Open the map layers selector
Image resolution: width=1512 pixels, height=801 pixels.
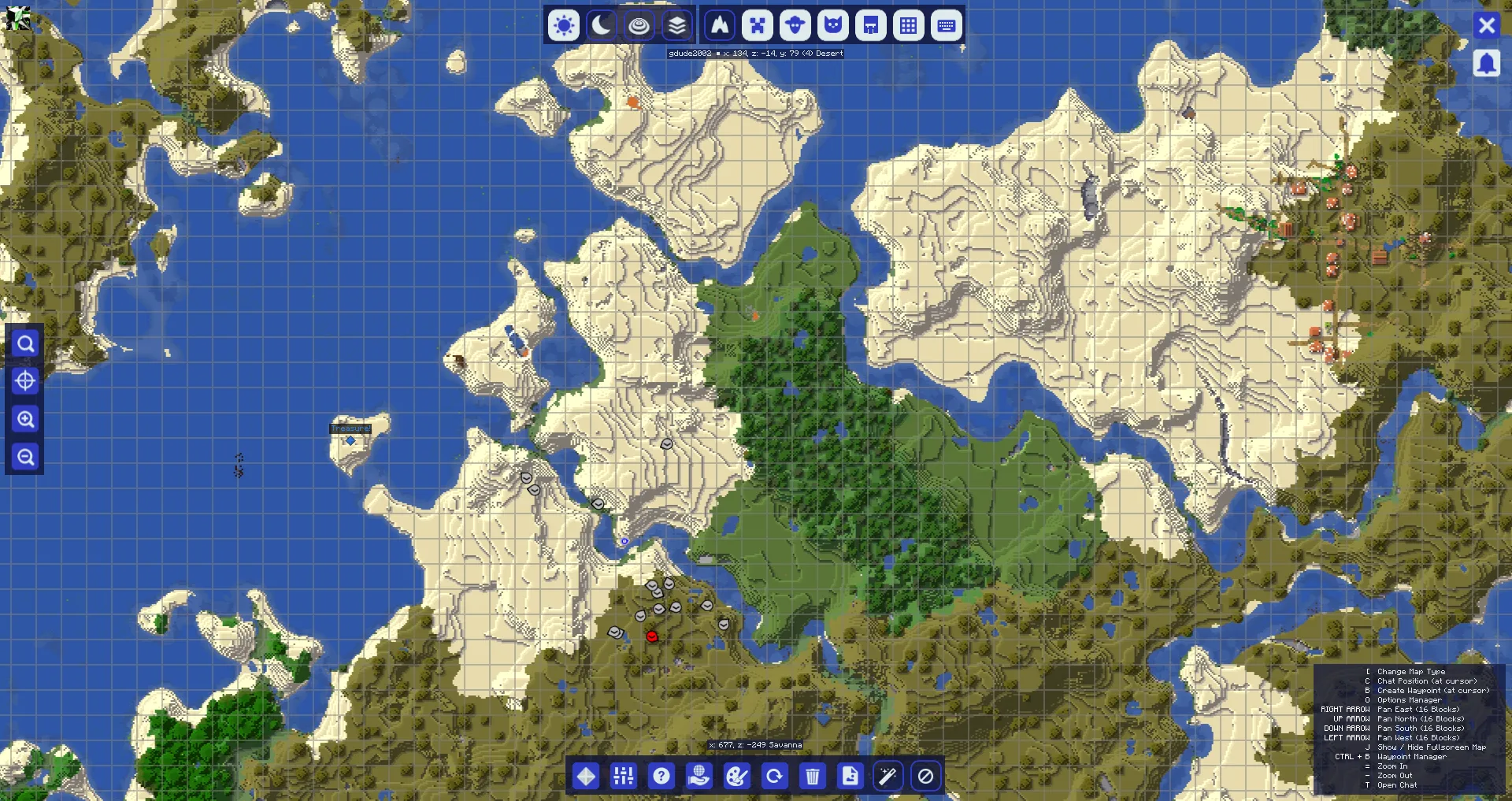[676, 25]
